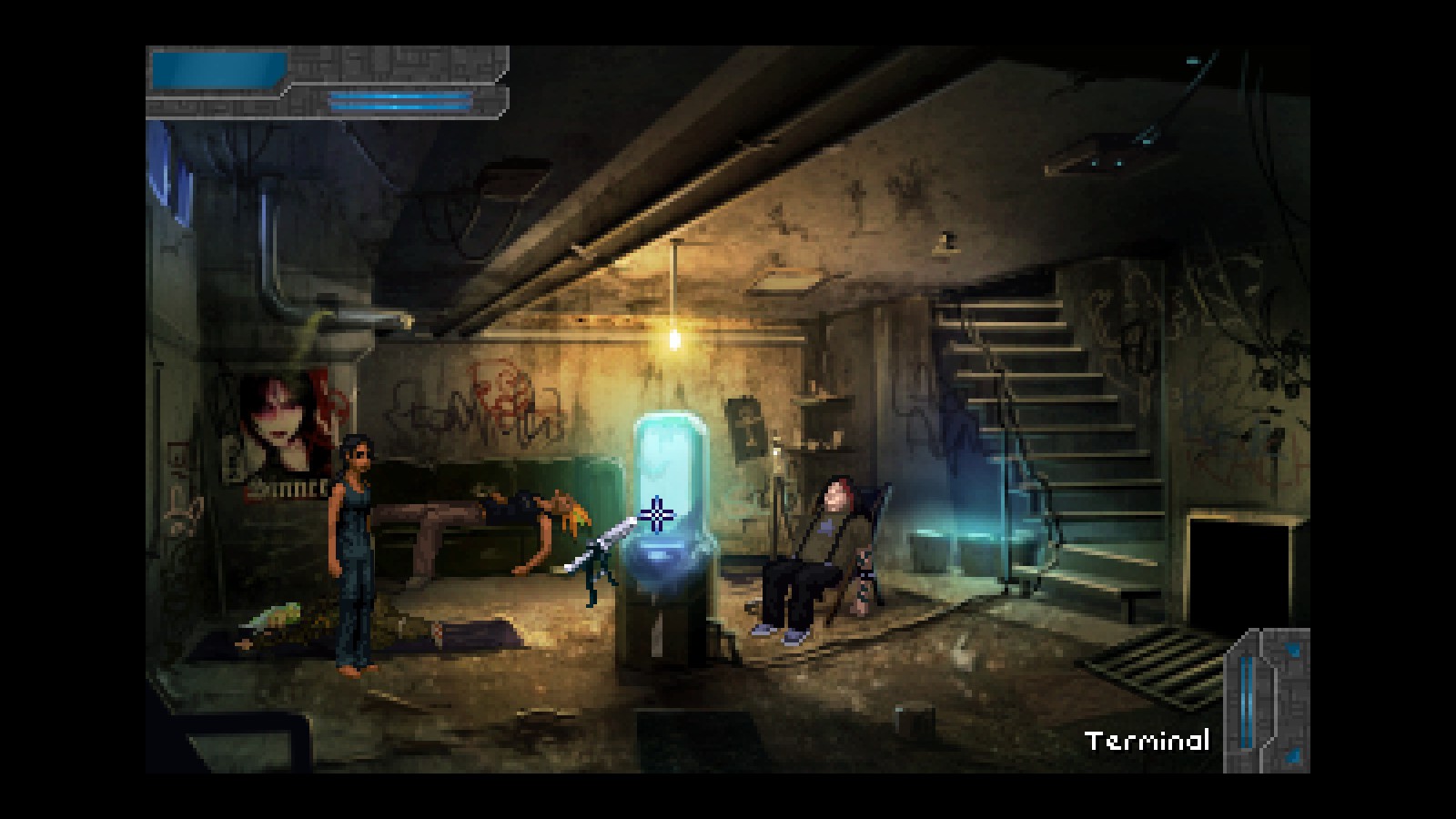Open the blue panel in the top-left HUD
The image size is (1456, 819).
click(x=218, y=69)
